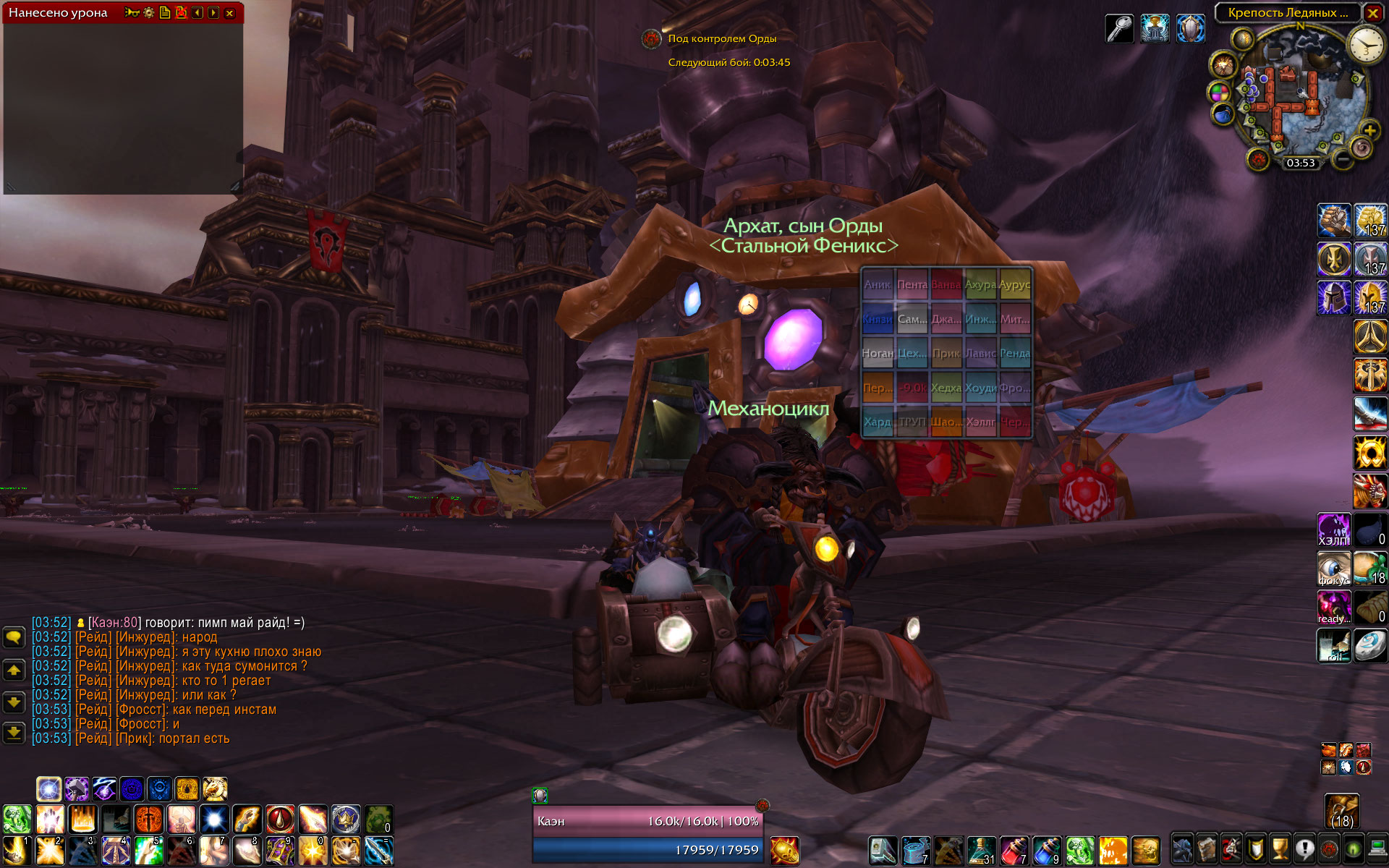Use the red potion with 7 charges
Screen dimensions: 1389x868
click(x=1014, y=851)
